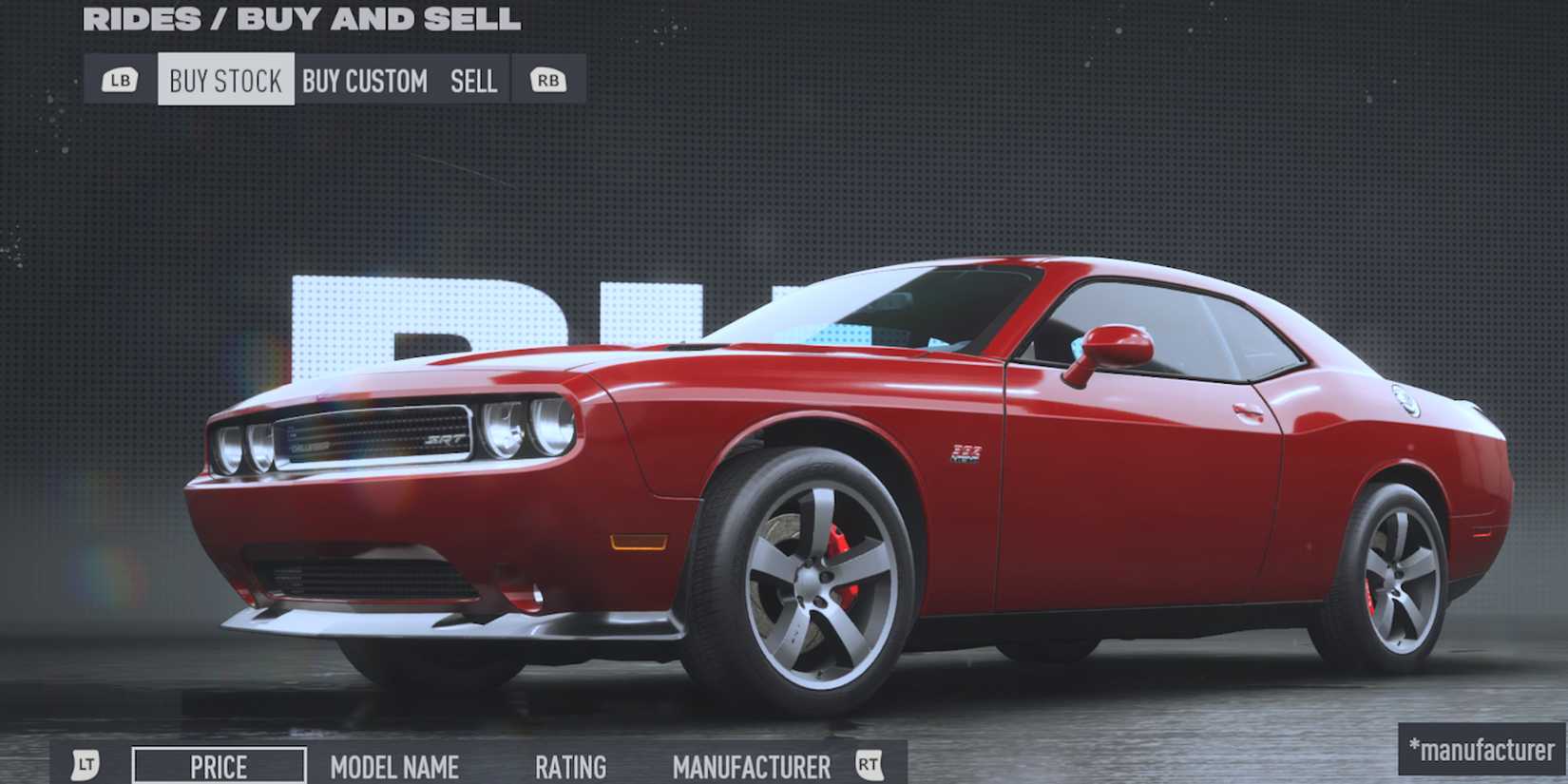This screenshot has width=1568, height=784.
Task: Open the SELL tab
Action: pyautogui.click(x=473, y=82)
